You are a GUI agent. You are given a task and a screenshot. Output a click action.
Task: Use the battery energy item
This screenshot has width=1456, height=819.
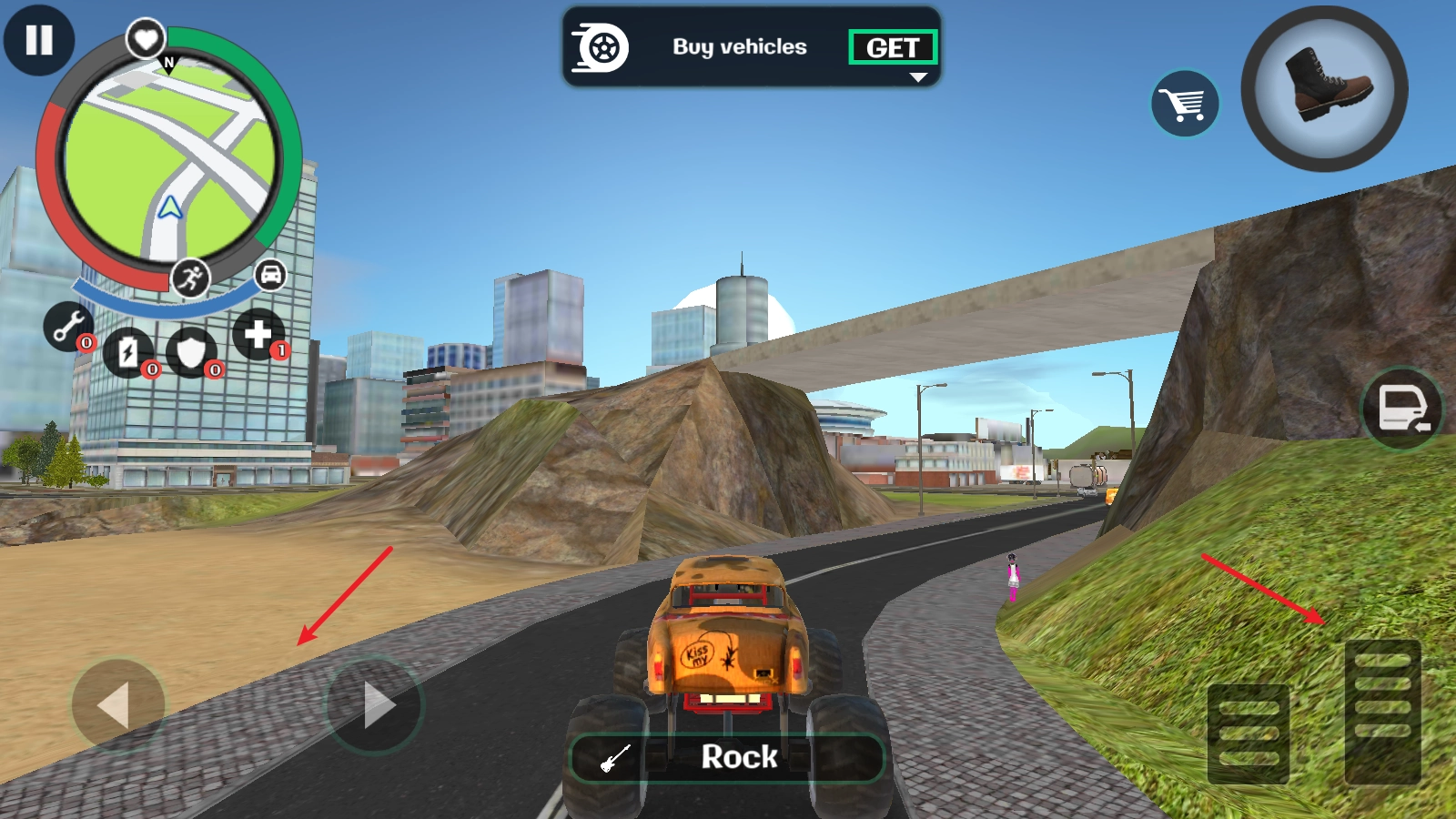click(128, 353)
